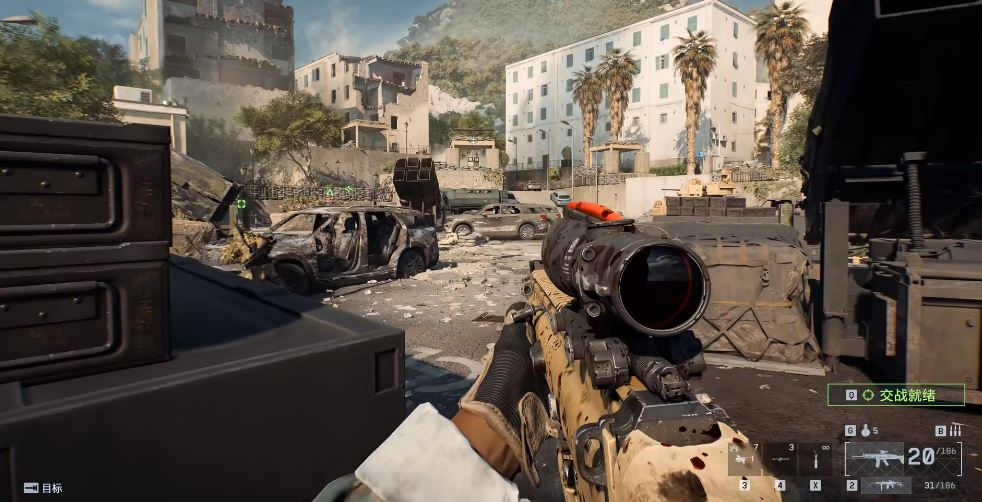
Task: Open the 目标 objectives label
Action: pyautogui.click(x=43, y=488)
